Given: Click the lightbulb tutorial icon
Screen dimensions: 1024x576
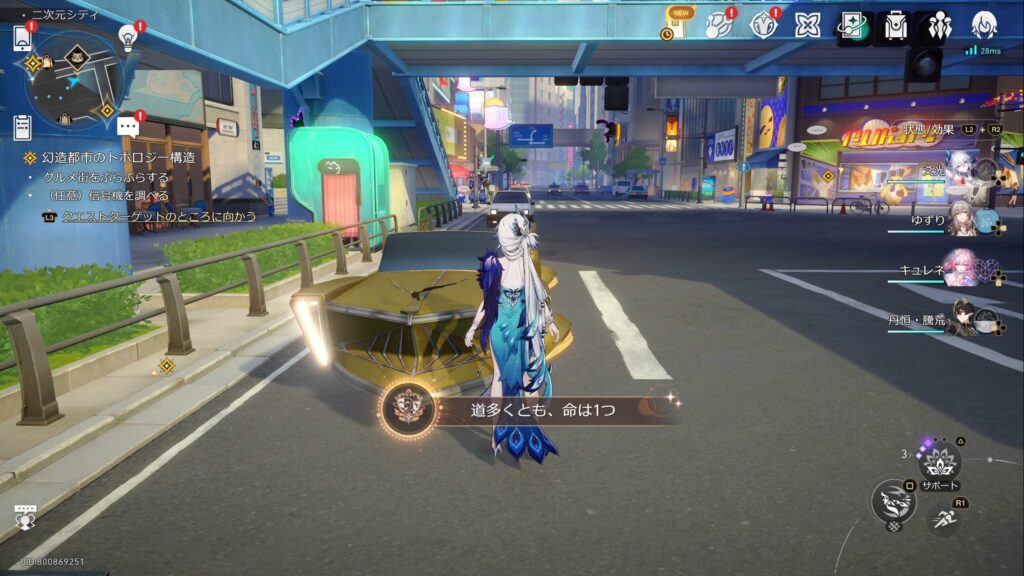Looking at the screenshot, I should [x=128, y=36].
